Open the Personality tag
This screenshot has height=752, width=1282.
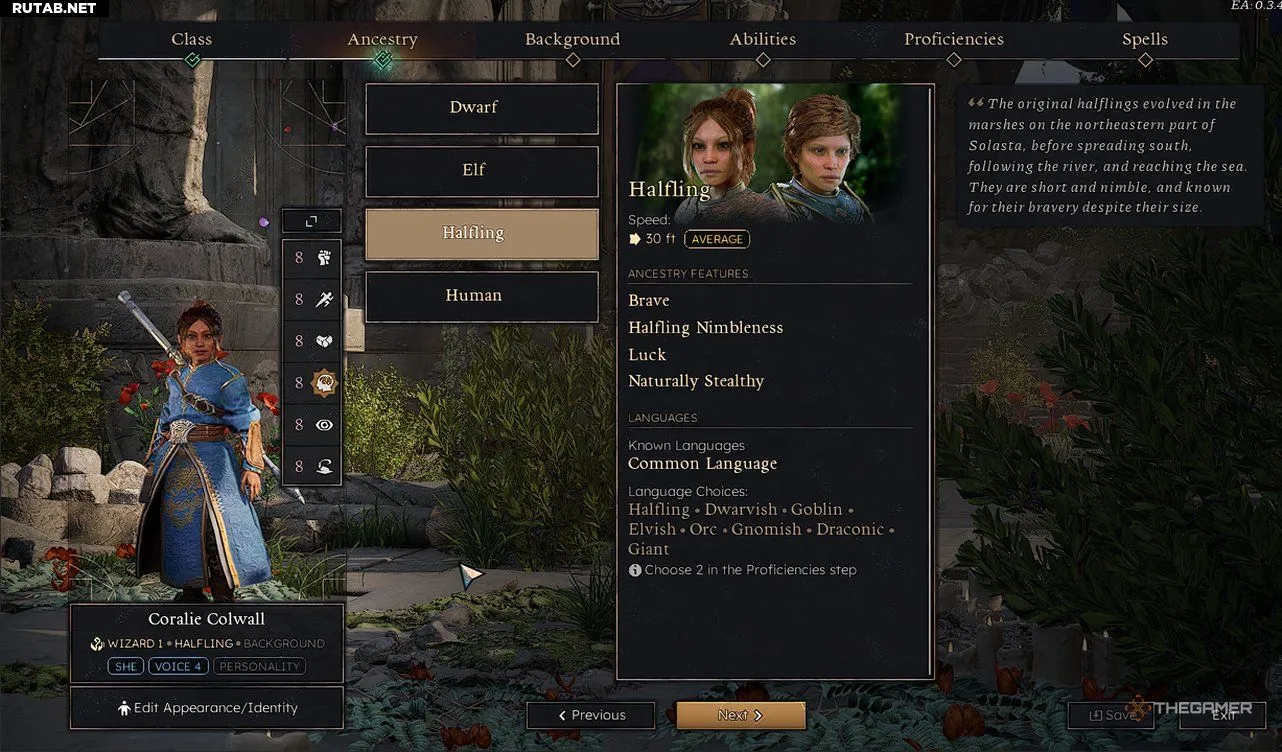coord(260,666)
